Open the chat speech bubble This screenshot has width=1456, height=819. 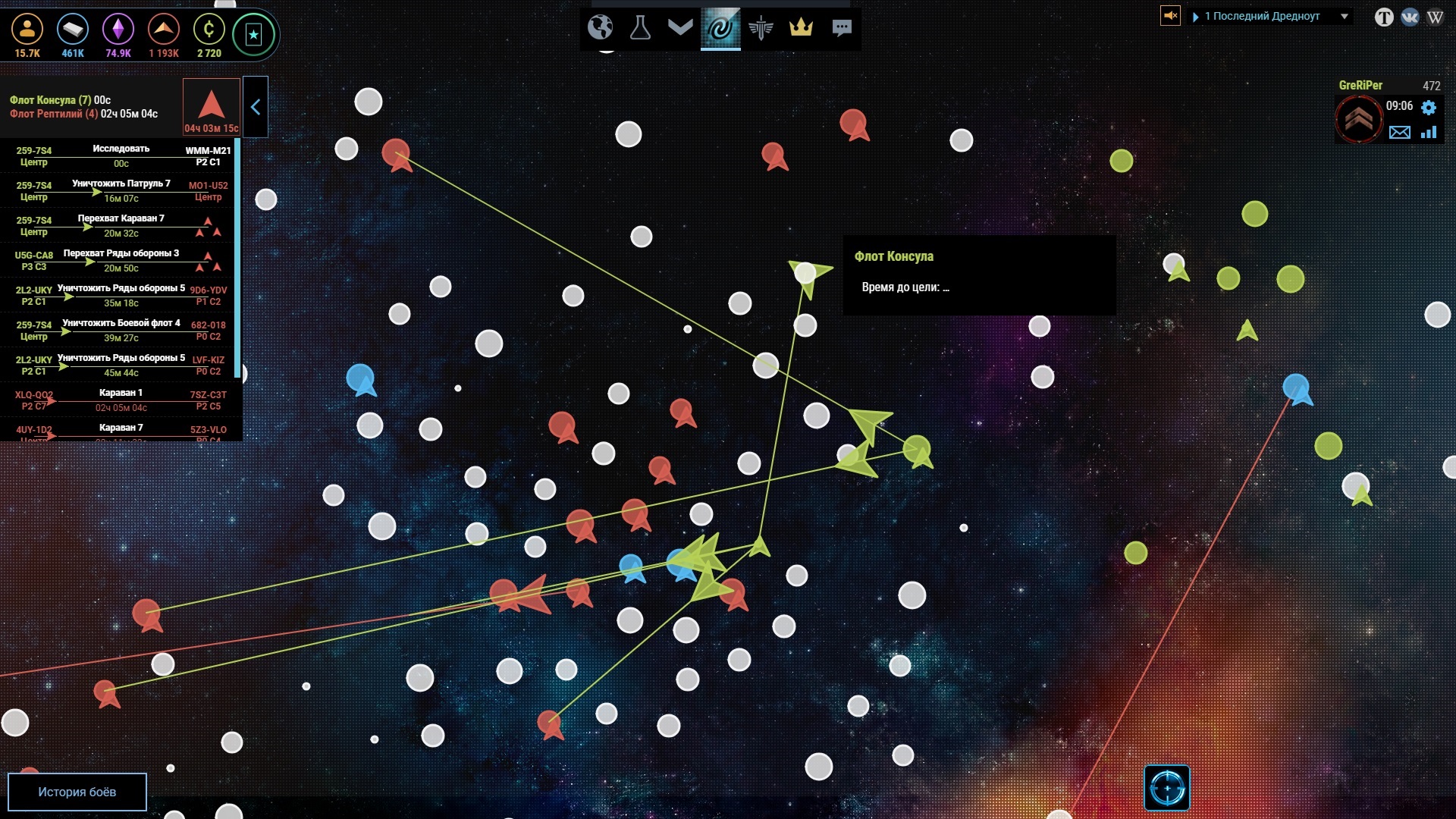(x=842, y=28)
